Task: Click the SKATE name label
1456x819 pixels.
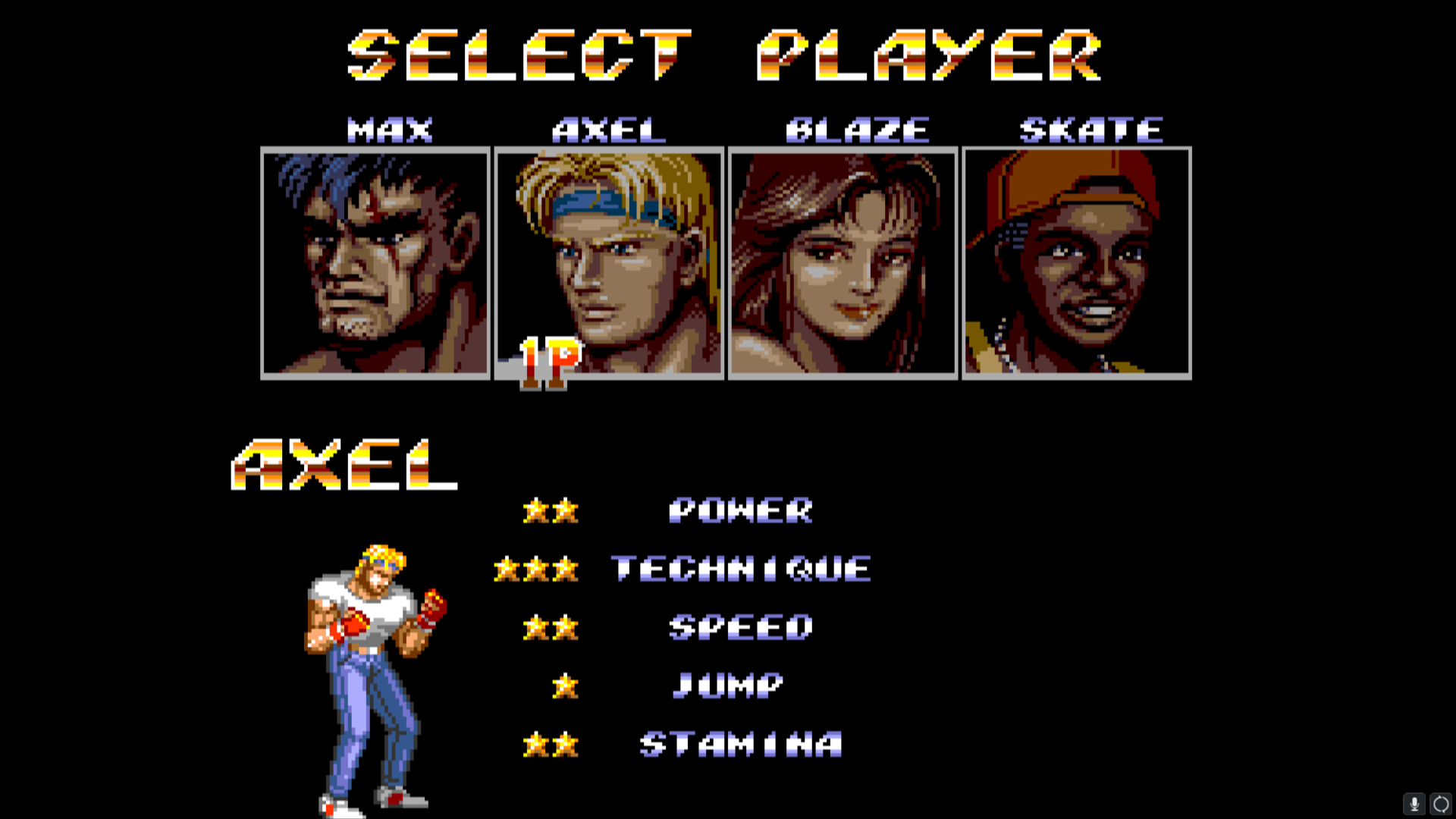Action: point(1090,127)
